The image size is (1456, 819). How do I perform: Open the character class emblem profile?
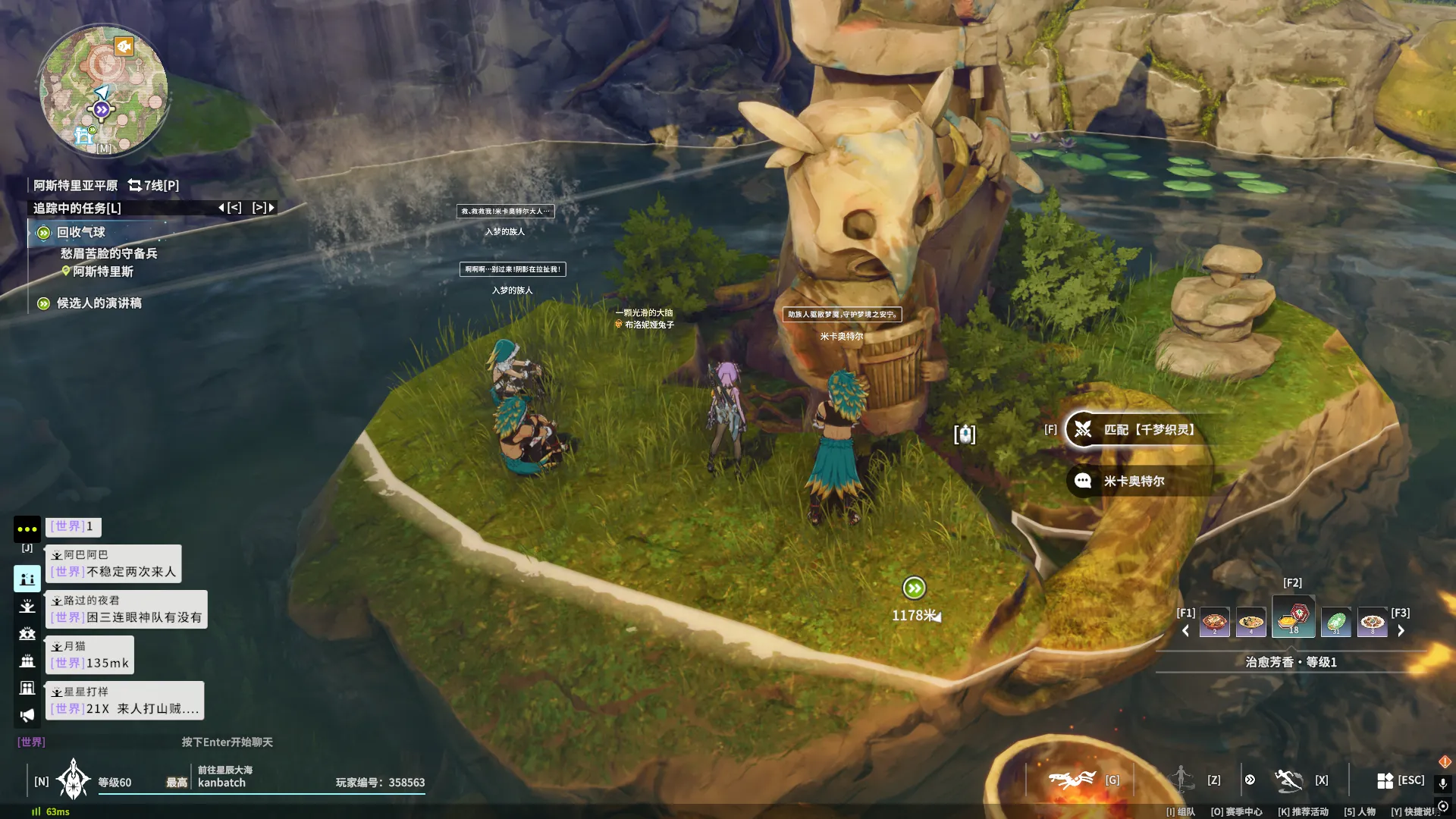74,780
